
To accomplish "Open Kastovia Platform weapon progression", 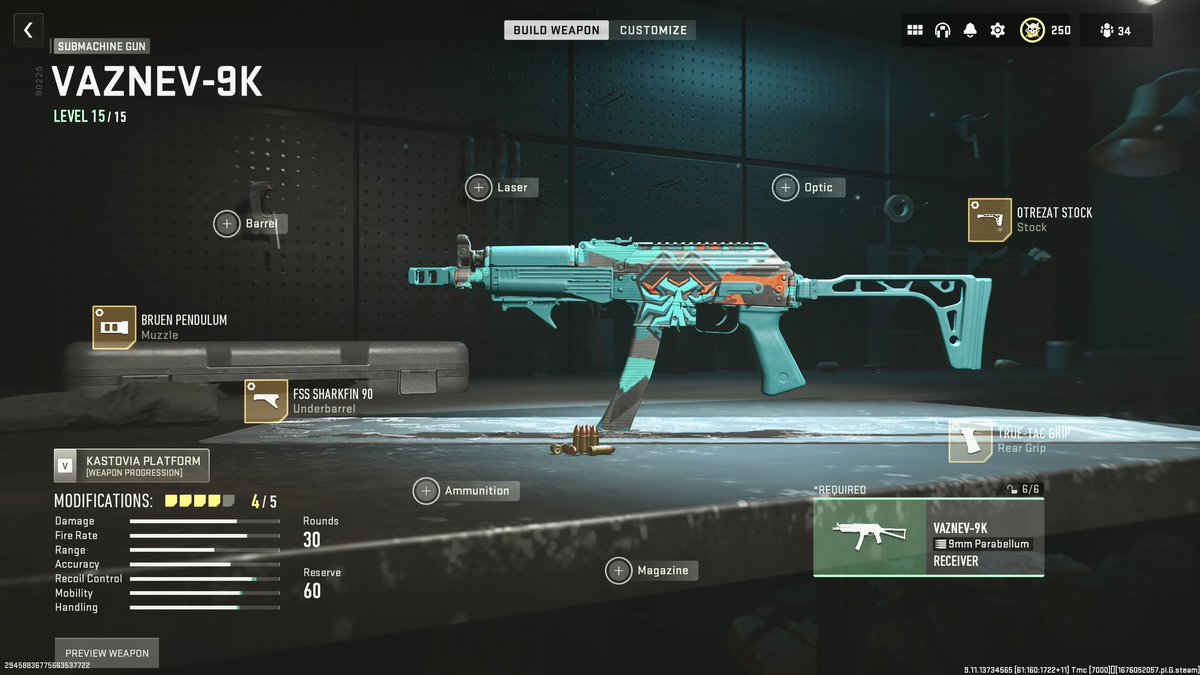I will [131, 465].
